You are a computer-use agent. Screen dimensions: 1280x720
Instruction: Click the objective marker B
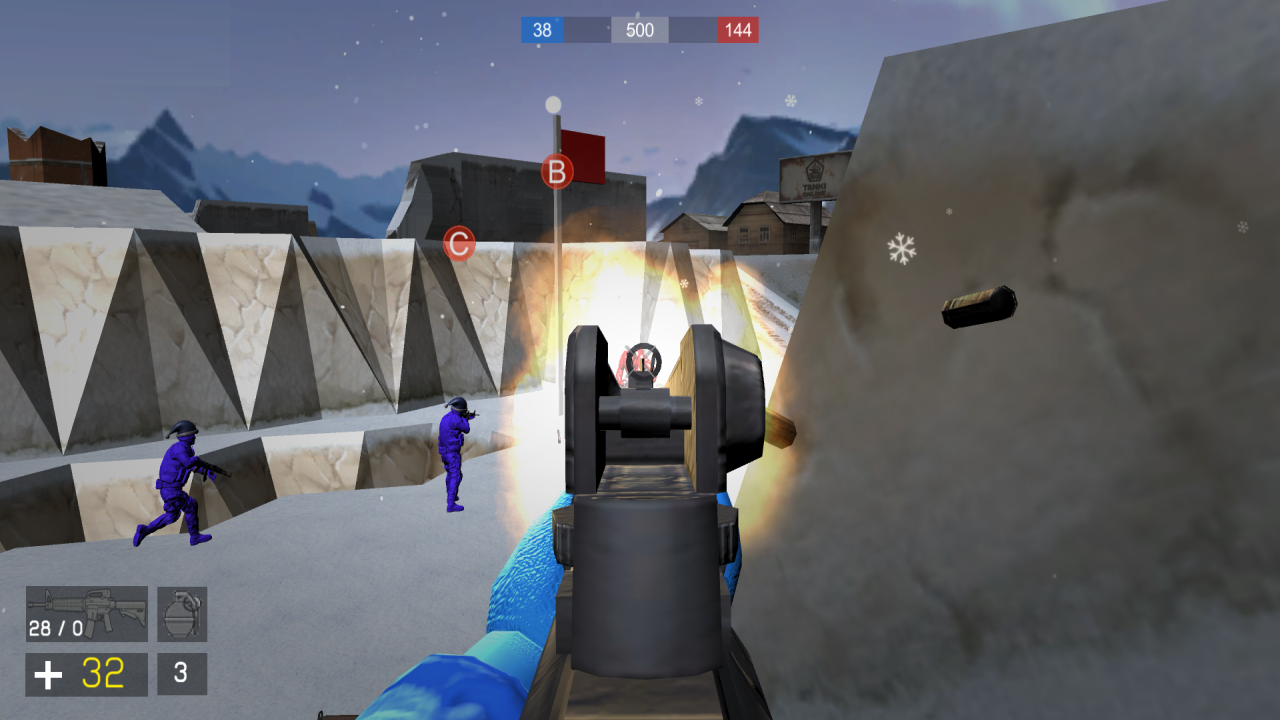555,170
